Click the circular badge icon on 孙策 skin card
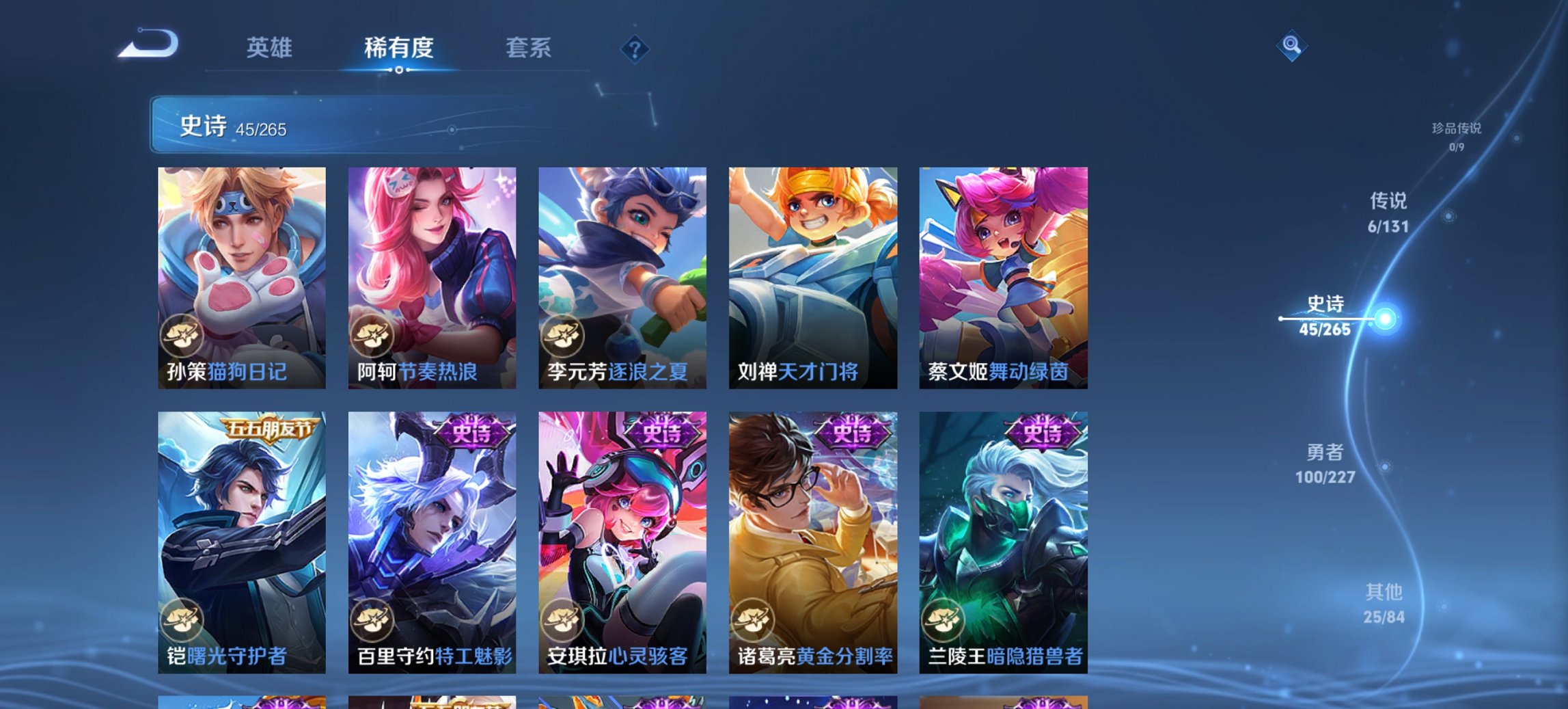 pyautogui.click(x=180, y=334)
